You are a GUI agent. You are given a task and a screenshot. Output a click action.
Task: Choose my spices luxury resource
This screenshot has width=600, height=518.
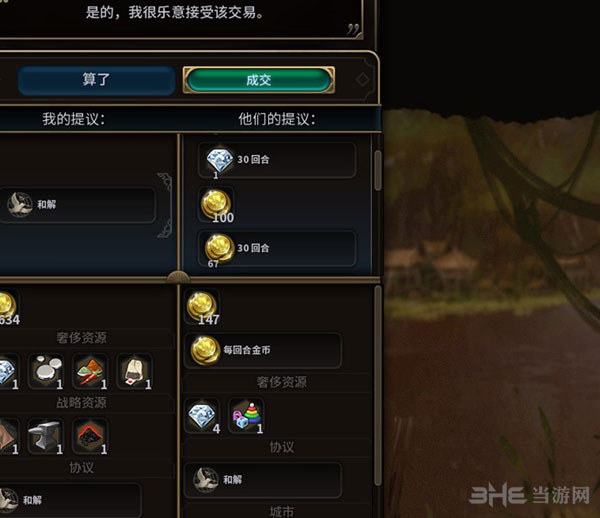point(91,371)
